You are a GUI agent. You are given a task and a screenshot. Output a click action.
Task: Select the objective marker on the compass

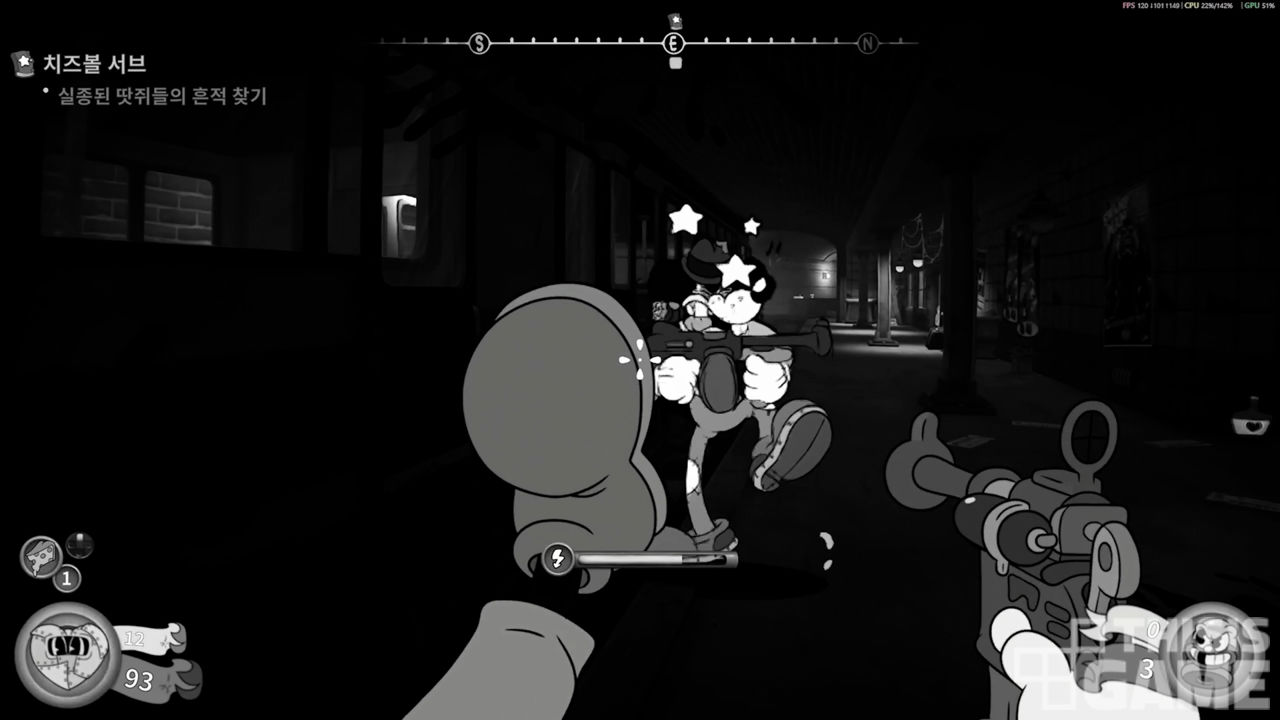click(674, 20)
